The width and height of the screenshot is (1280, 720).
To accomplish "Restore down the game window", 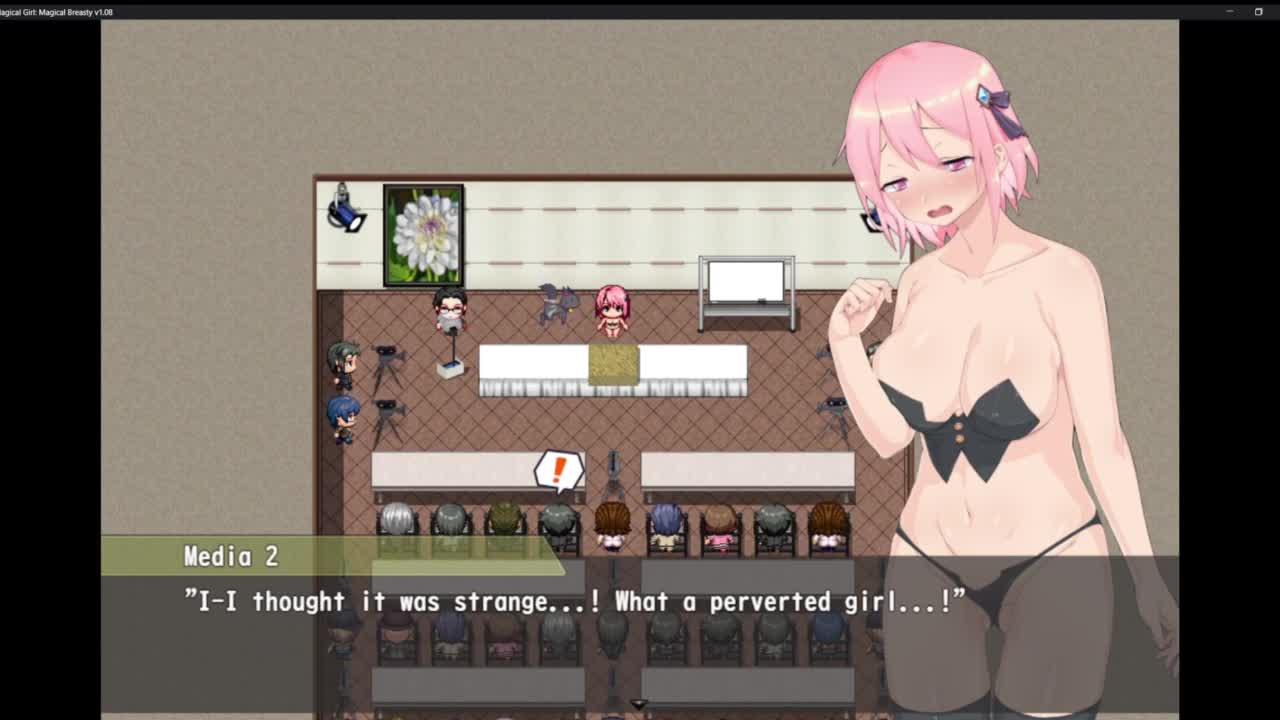I will (1258, 12).
